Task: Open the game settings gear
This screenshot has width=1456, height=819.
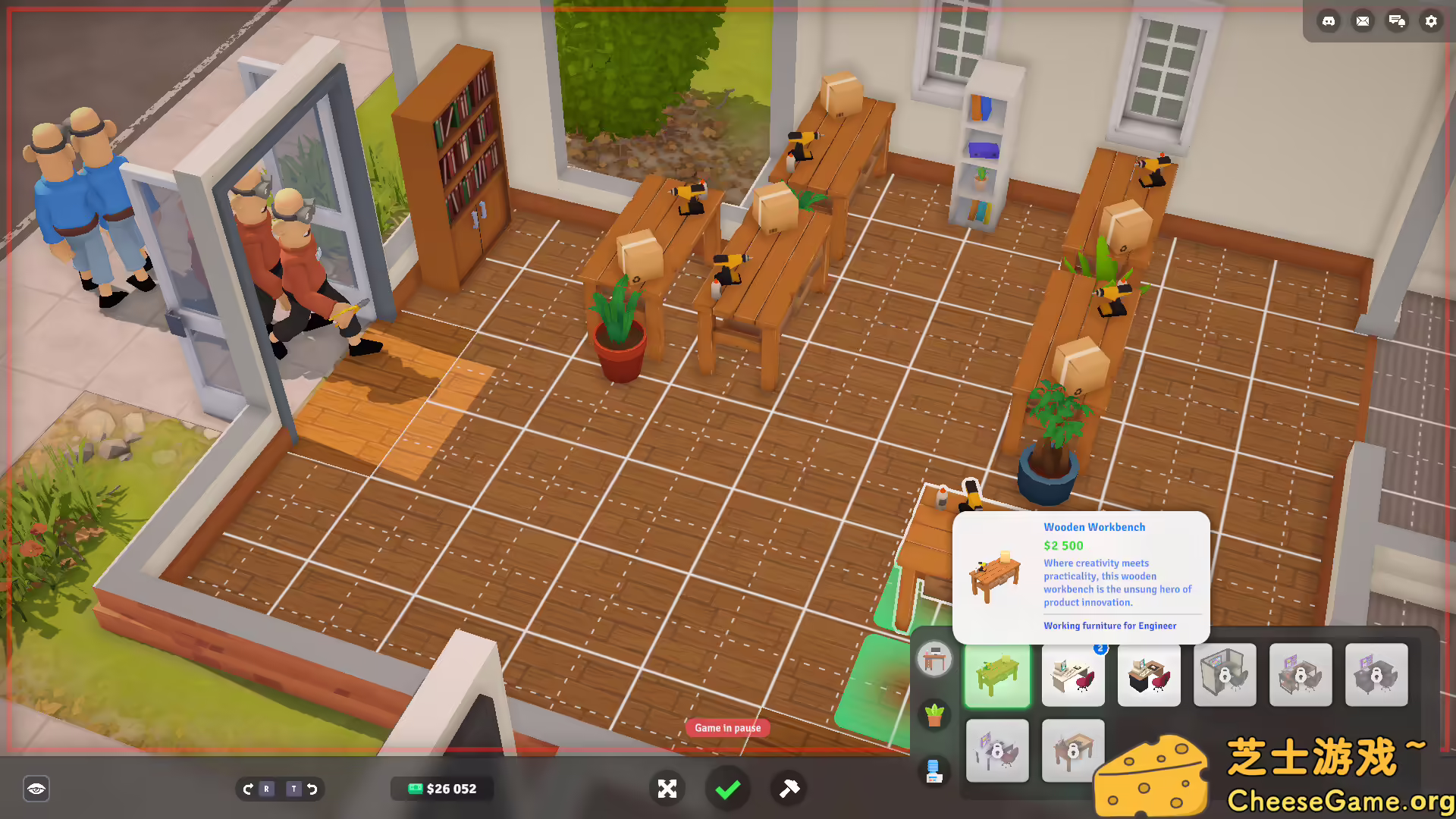Action: click(1431, 21)
